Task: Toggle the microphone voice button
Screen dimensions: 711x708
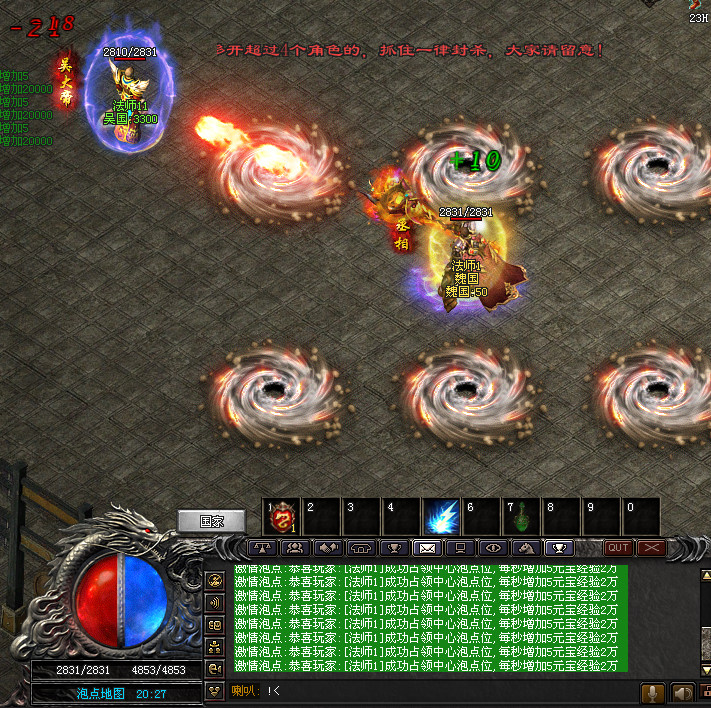Action: coord(653,692)
